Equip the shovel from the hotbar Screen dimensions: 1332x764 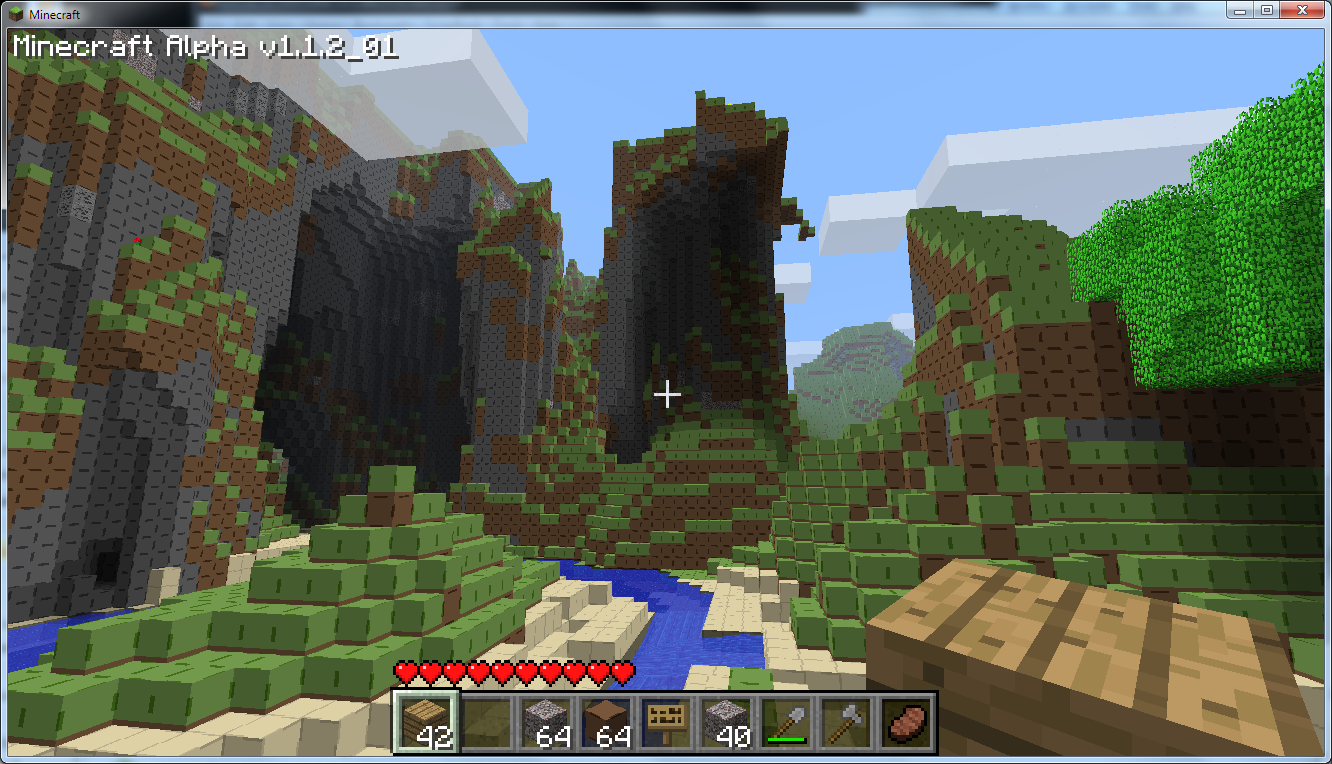785,722
